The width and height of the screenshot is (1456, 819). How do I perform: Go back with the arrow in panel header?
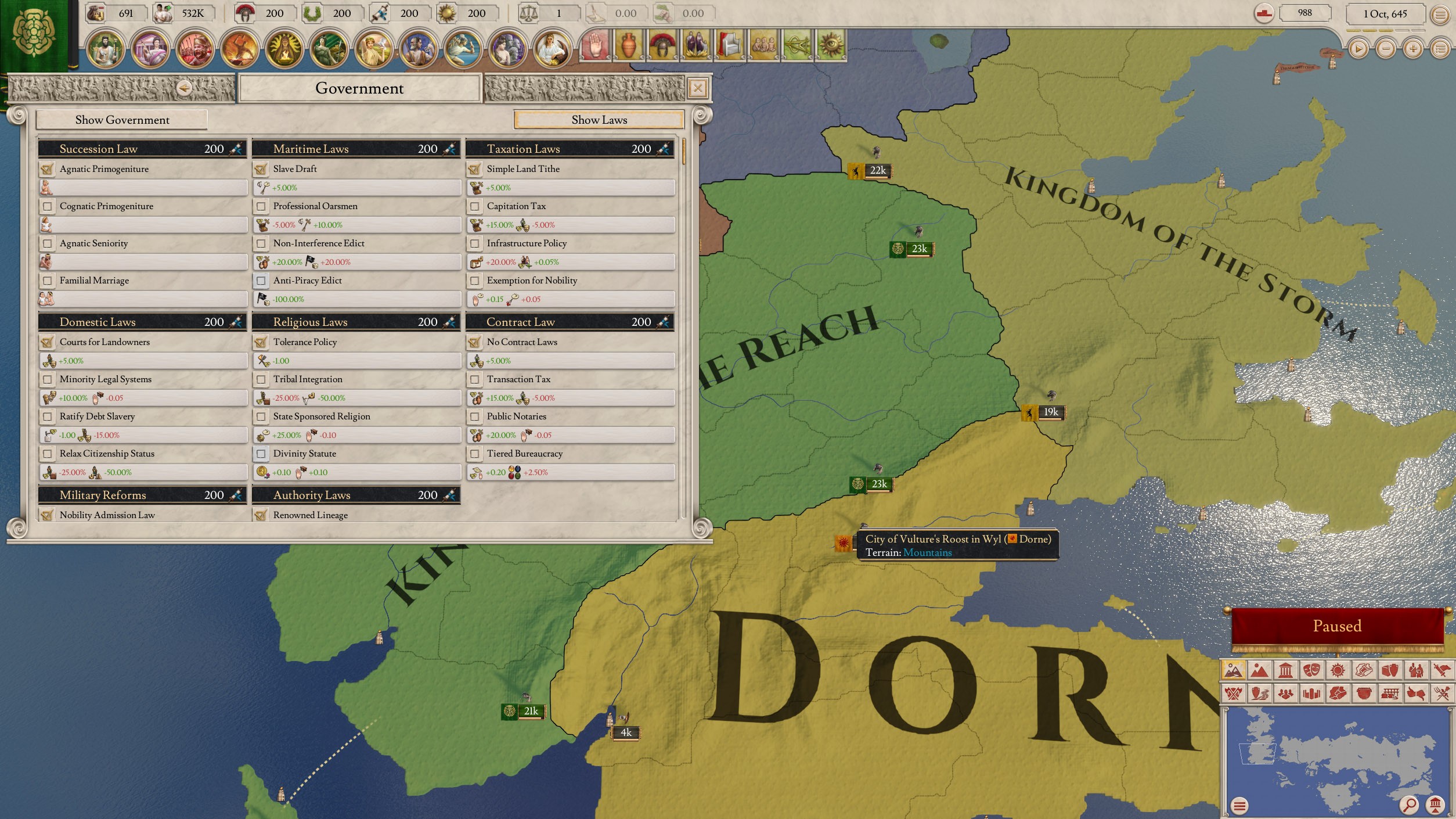185,88
